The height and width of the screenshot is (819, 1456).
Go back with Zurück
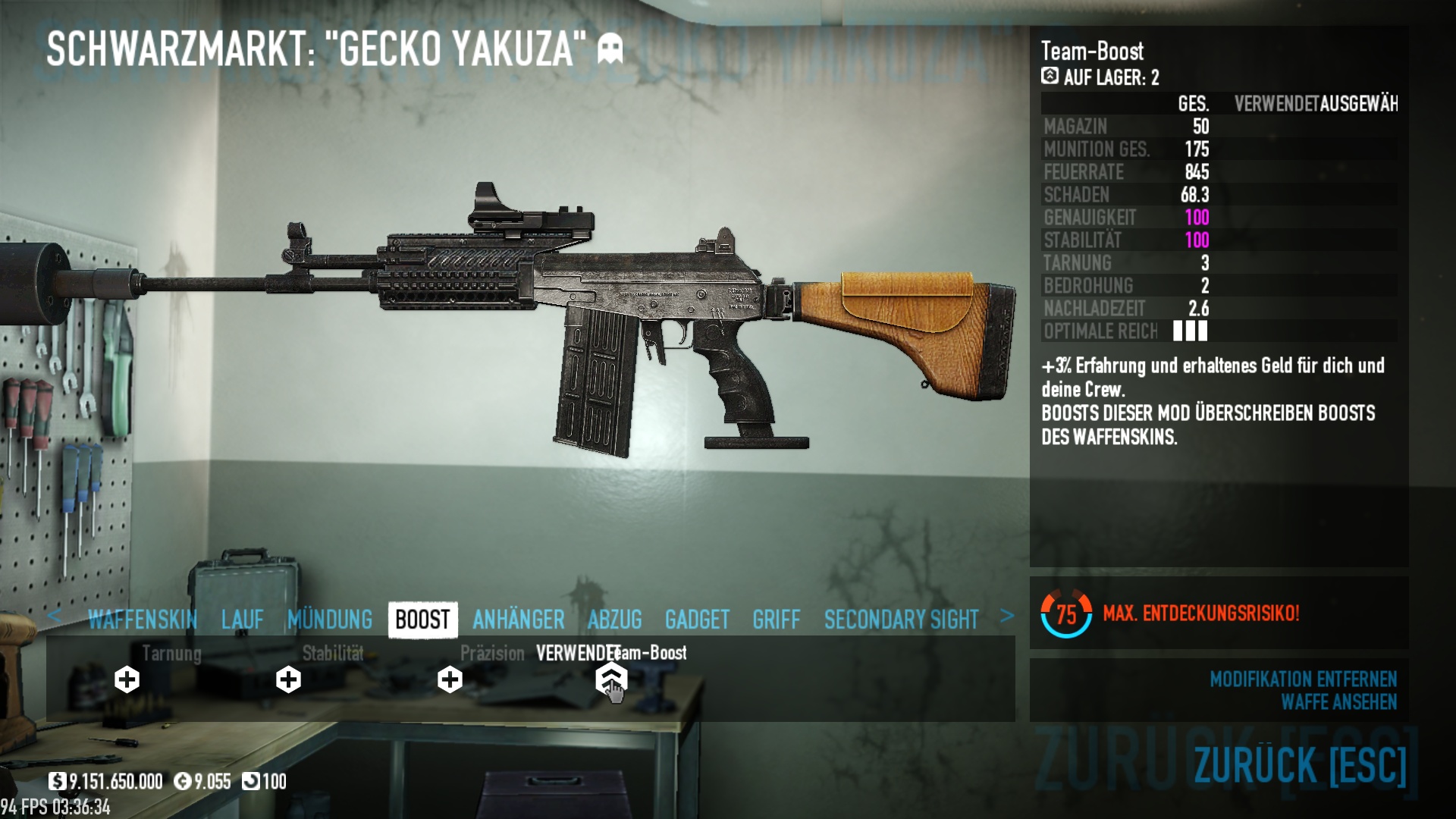(1300, 764)
